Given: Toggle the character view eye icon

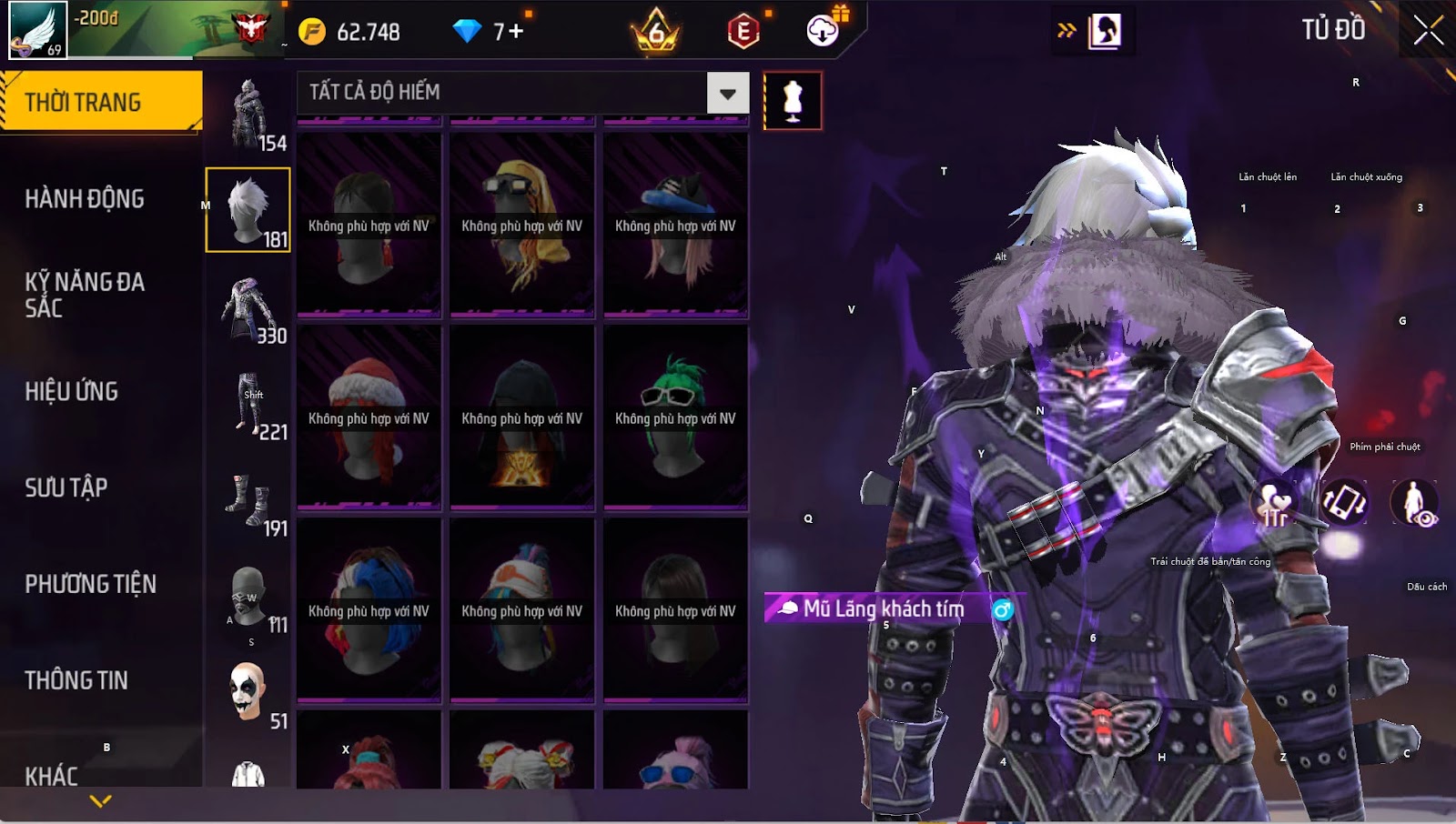Looking at the screenshot, I should tap(1415, 503).
